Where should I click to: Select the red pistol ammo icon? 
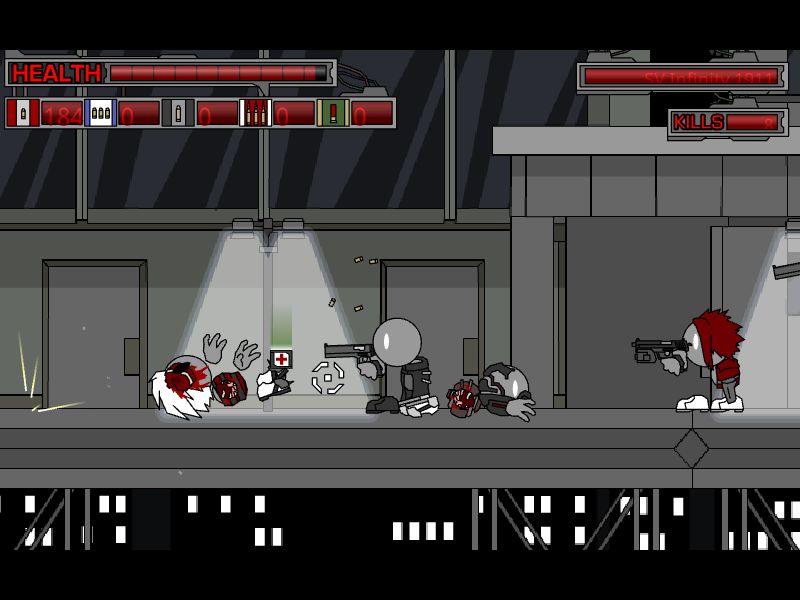(x=23, y=114)
